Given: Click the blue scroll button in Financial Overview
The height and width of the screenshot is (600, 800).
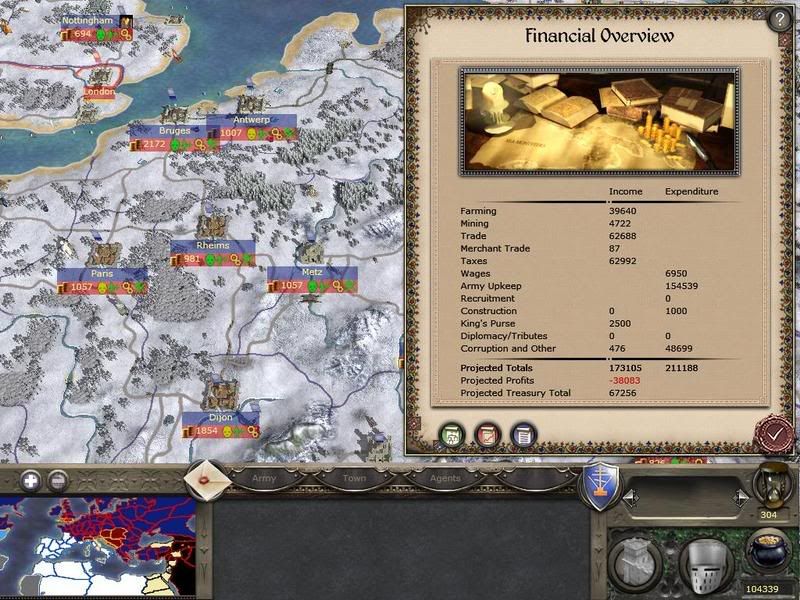Looking at the screenshot, I should [521, 435].
